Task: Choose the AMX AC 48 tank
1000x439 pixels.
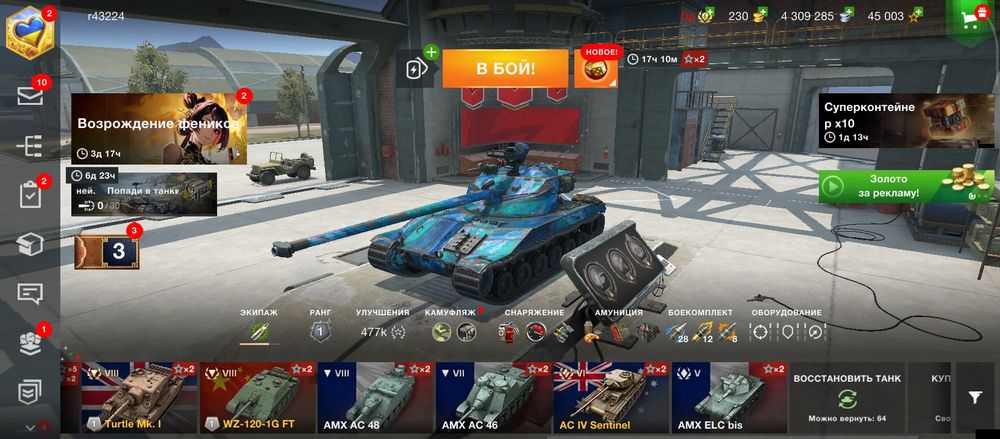Action: pyautogui.click(x=374, y=397)
